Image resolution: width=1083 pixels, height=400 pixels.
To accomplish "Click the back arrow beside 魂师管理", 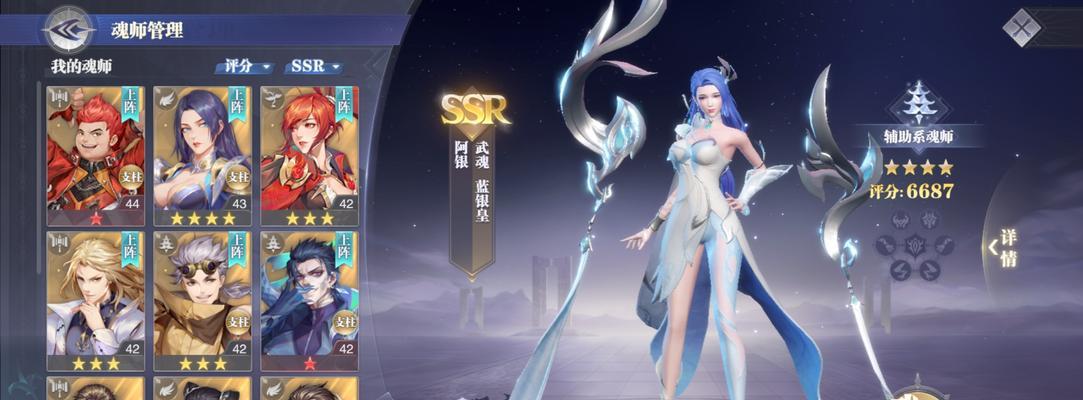I will 67,28.
